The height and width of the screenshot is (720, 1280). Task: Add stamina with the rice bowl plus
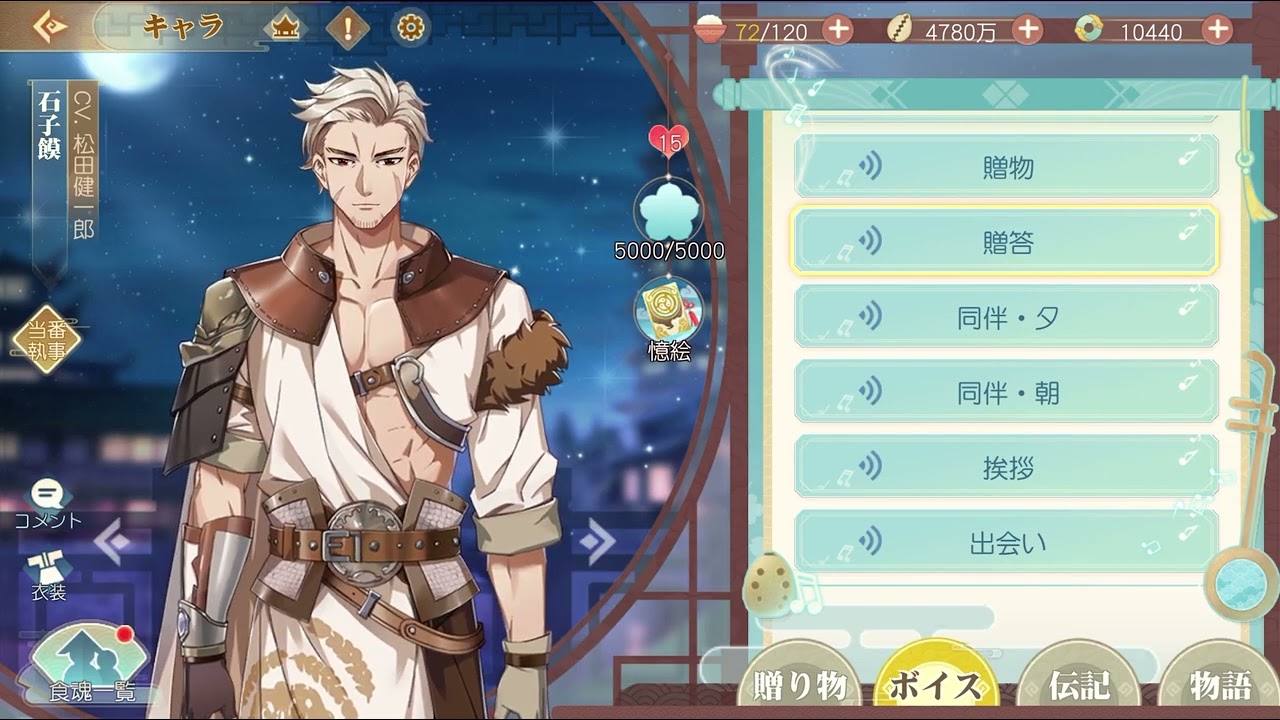[x=838, y=30]
